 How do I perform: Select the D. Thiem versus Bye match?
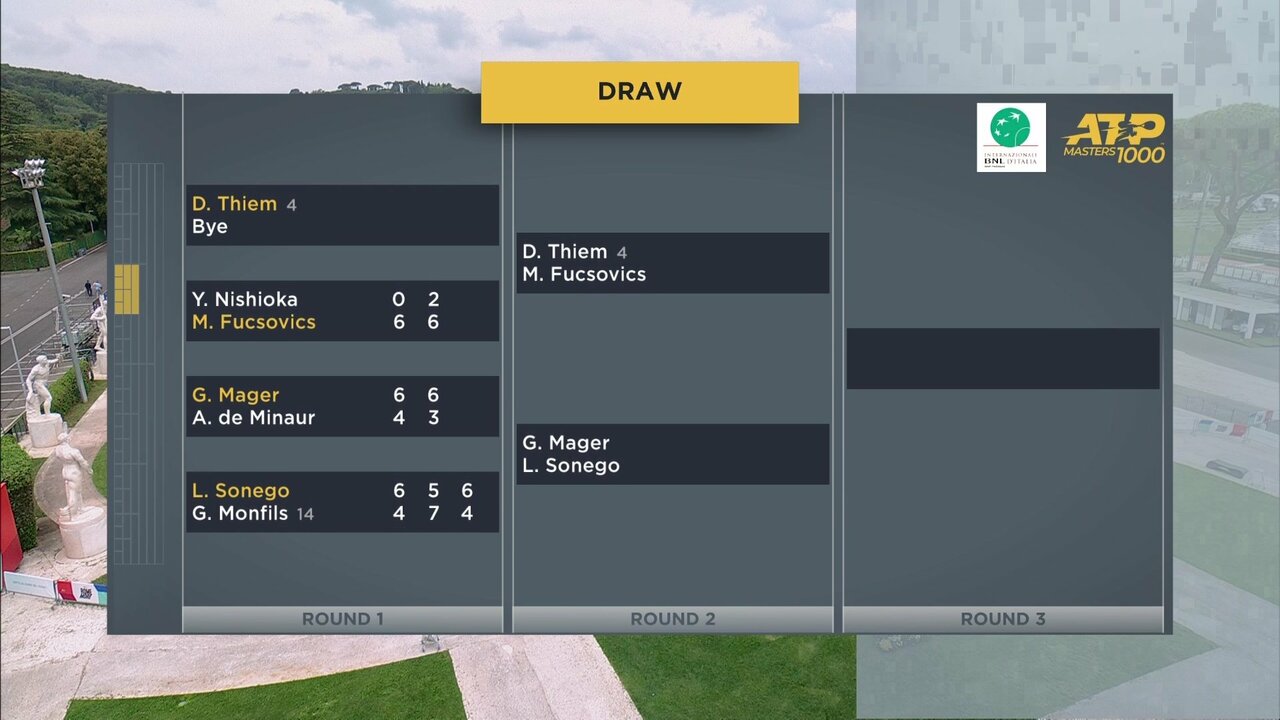click(x=342, y=215)
